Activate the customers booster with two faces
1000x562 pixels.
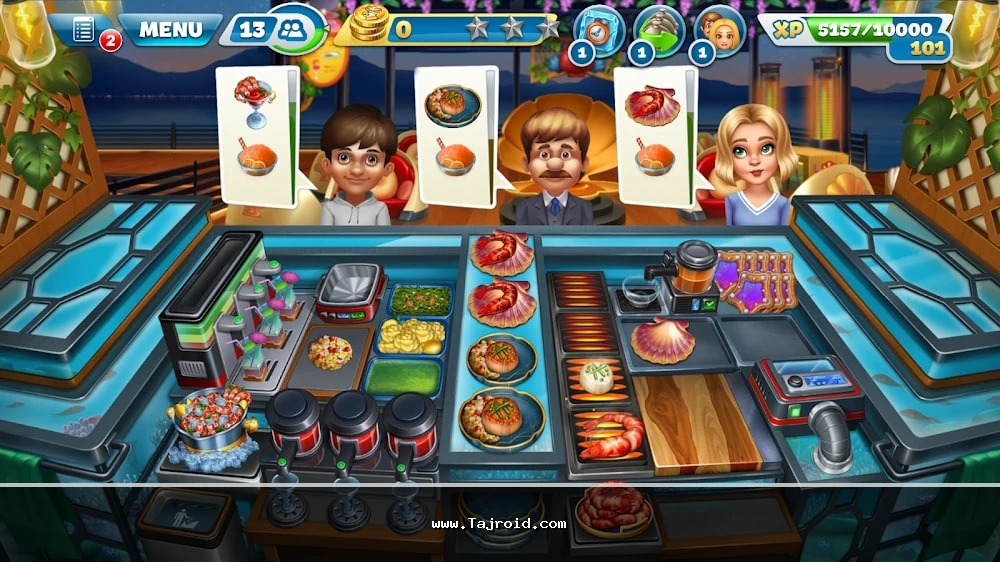coord(719,31)
